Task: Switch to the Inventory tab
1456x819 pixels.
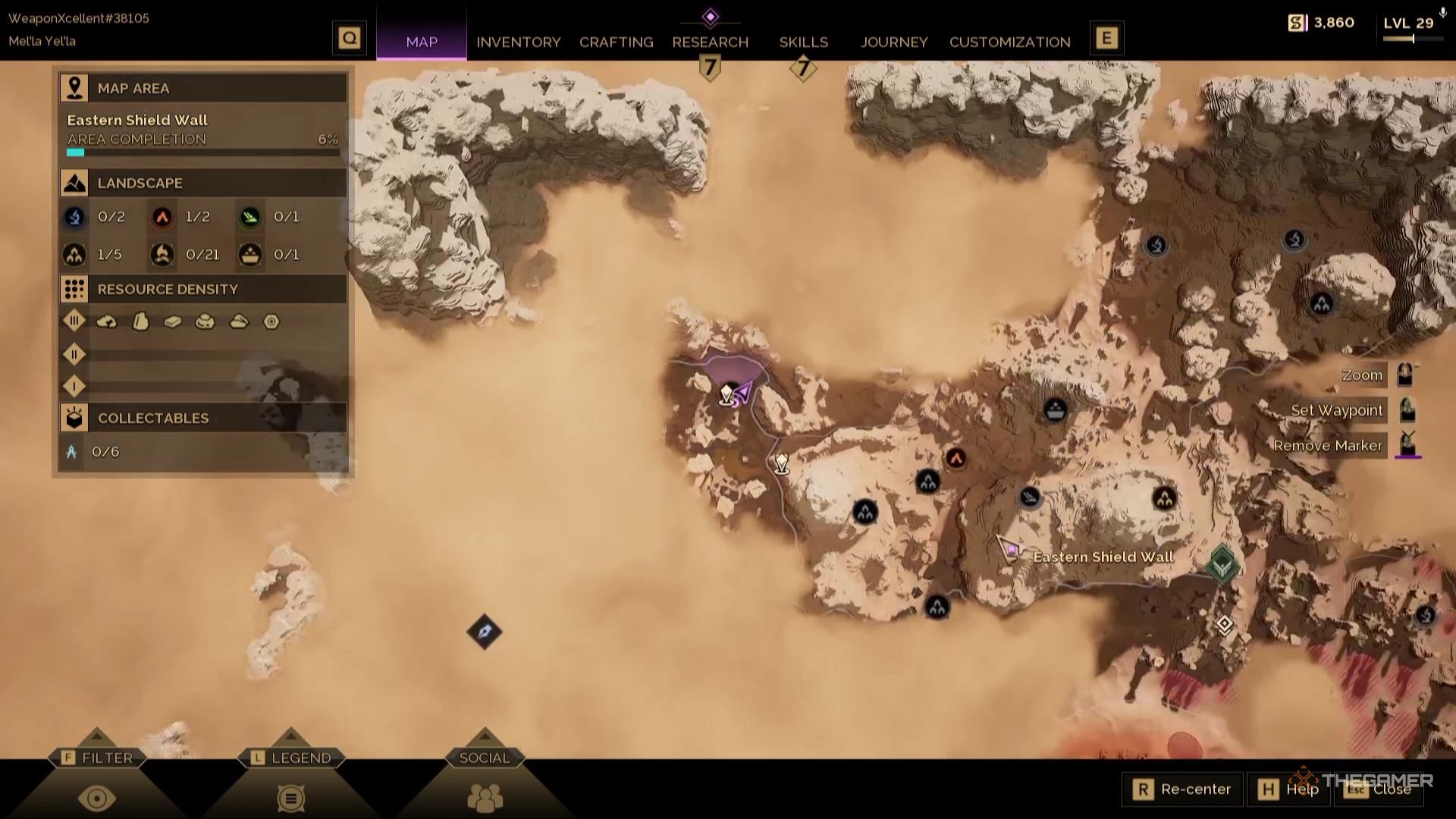Action: tap(519, 42)
